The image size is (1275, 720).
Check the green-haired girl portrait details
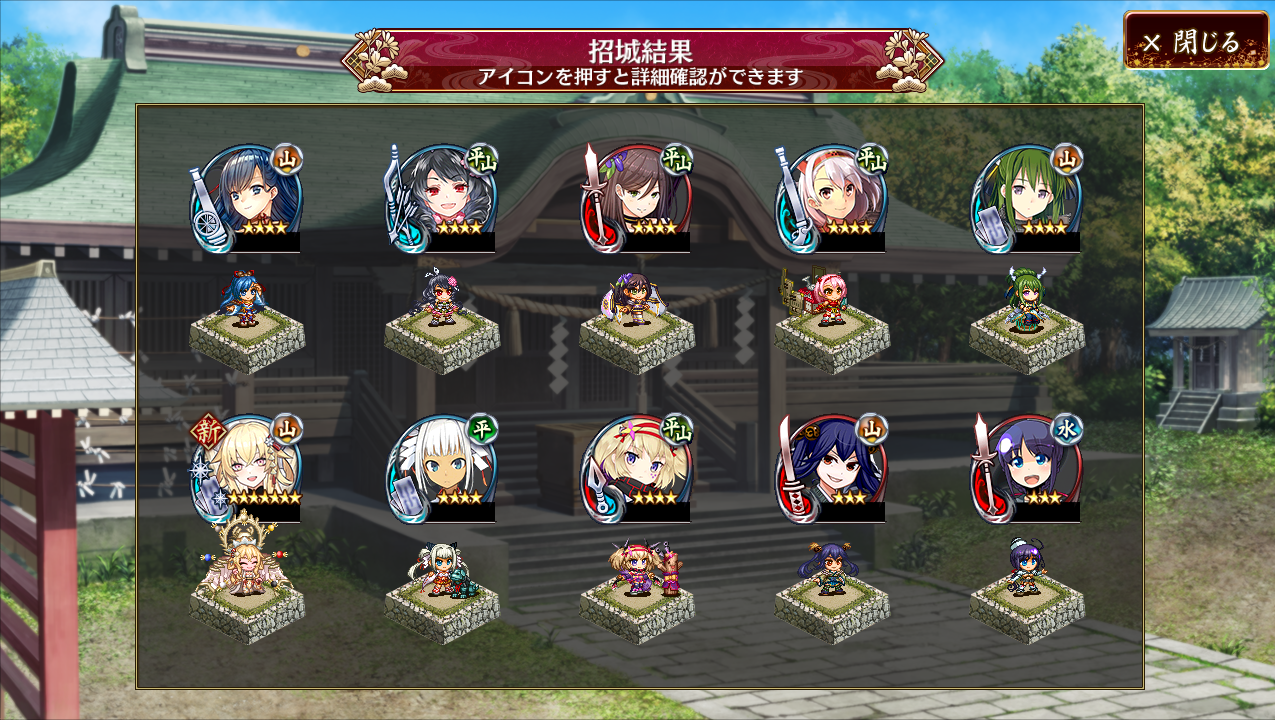[1026, 198]
